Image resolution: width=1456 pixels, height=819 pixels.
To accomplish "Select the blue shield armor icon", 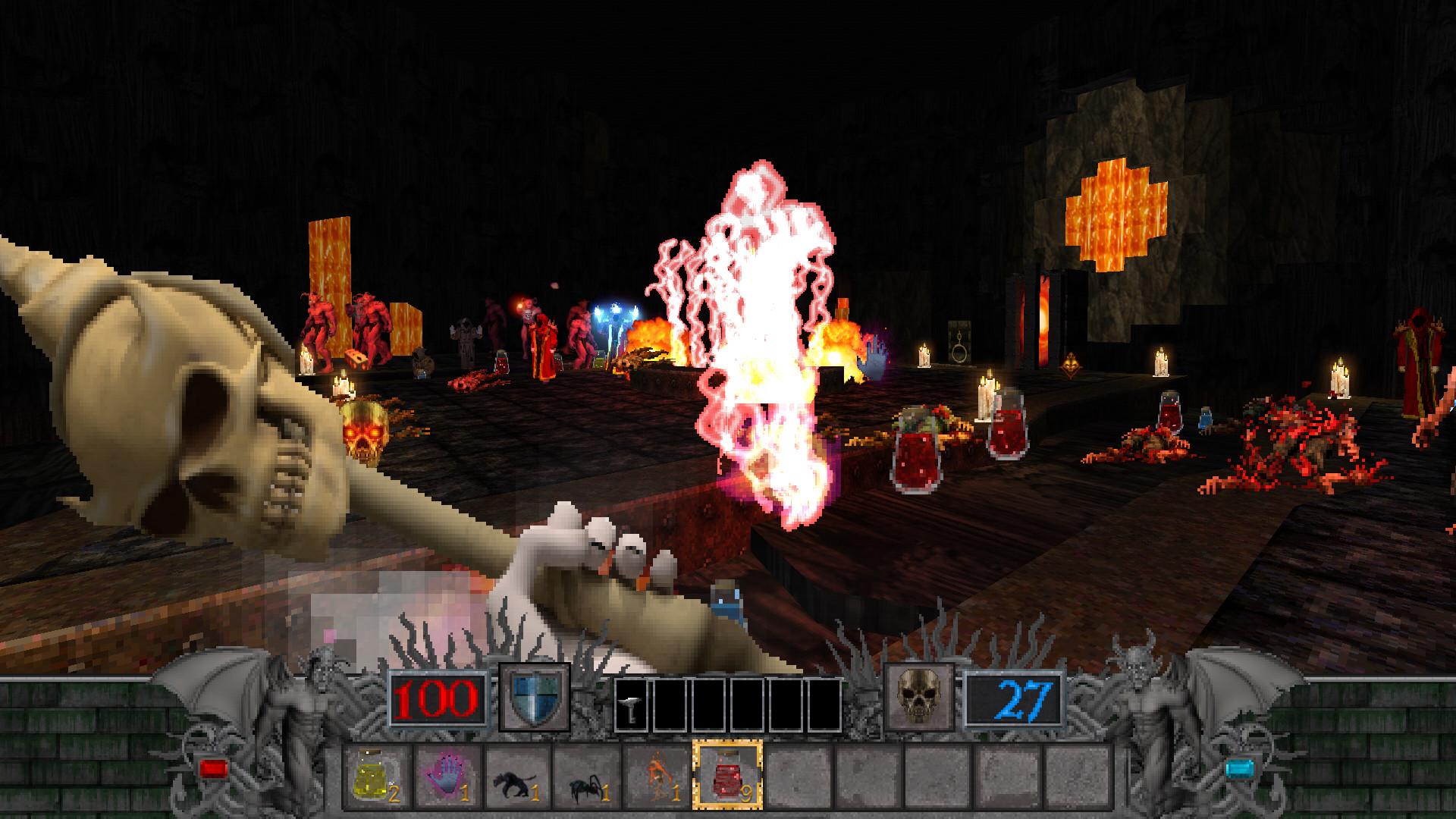I will (535, 698).
